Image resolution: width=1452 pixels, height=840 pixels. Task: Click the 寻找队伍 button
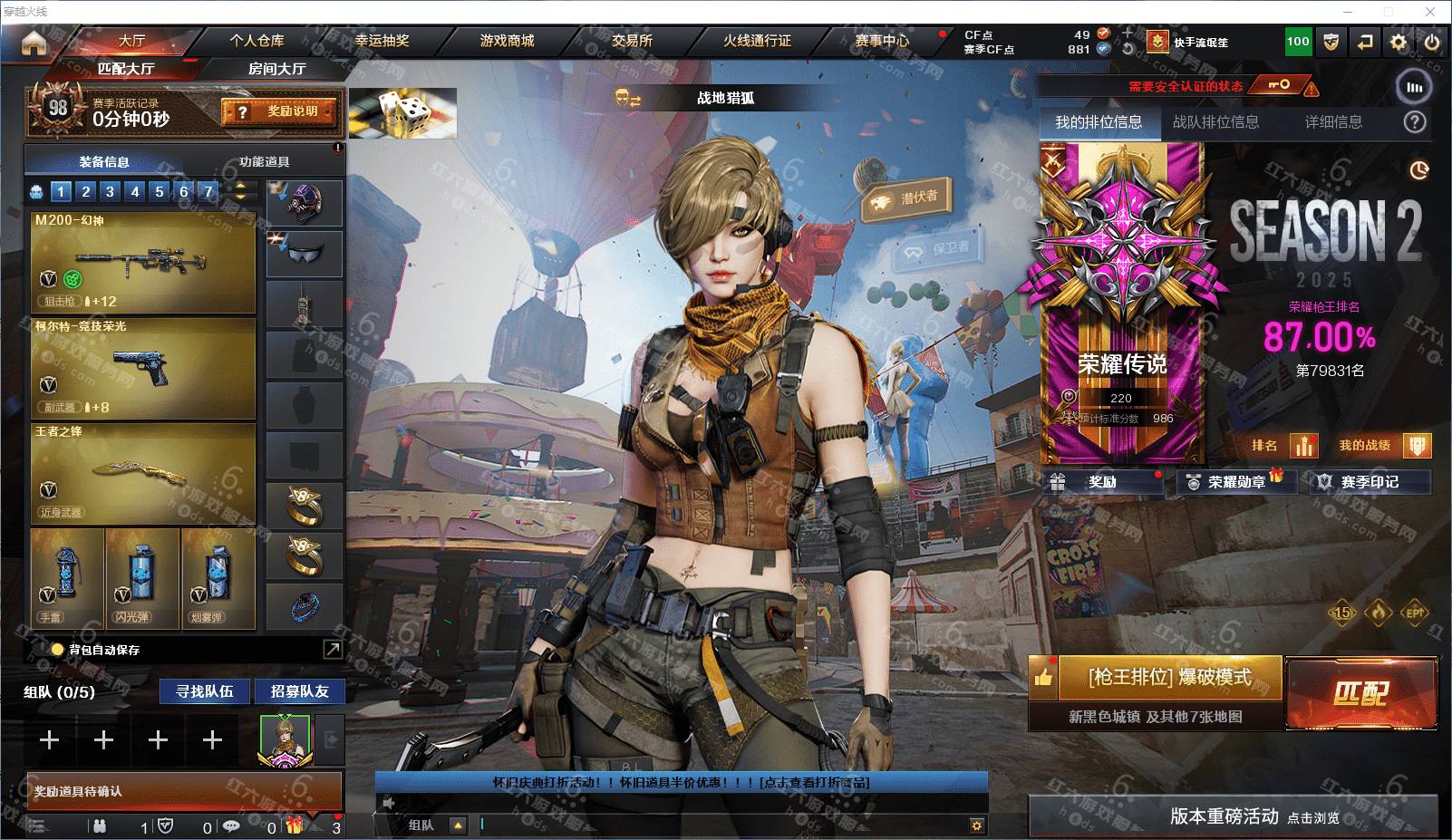(x=205, y=691)
